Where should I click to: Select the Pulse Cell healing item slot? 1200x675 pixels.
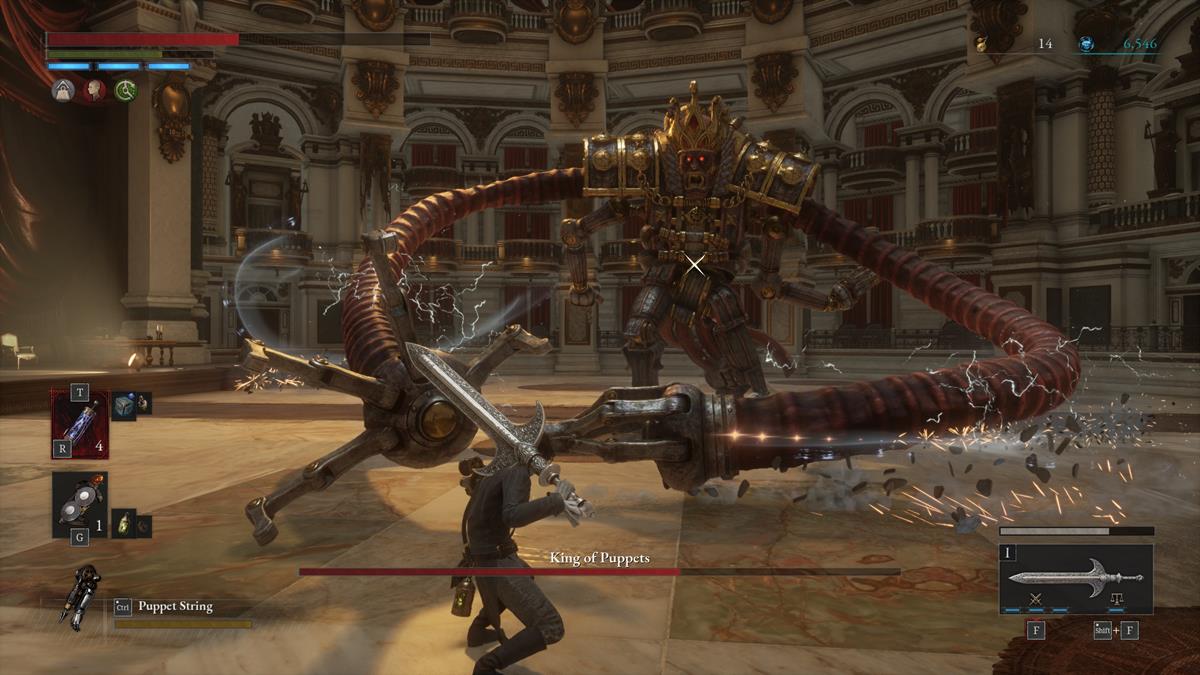coord(80,422)
